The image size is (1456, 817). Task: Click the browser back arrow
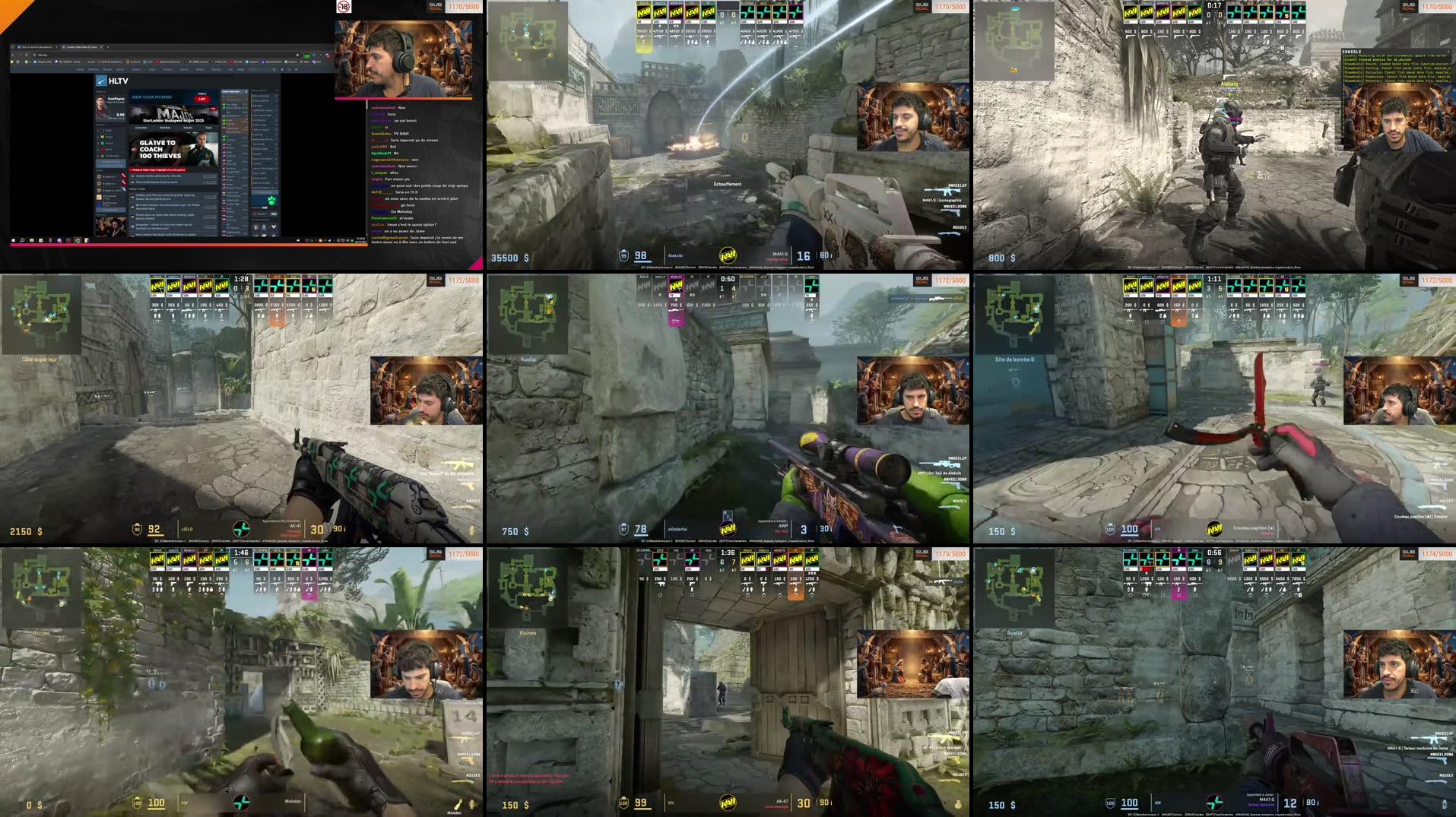13,55
